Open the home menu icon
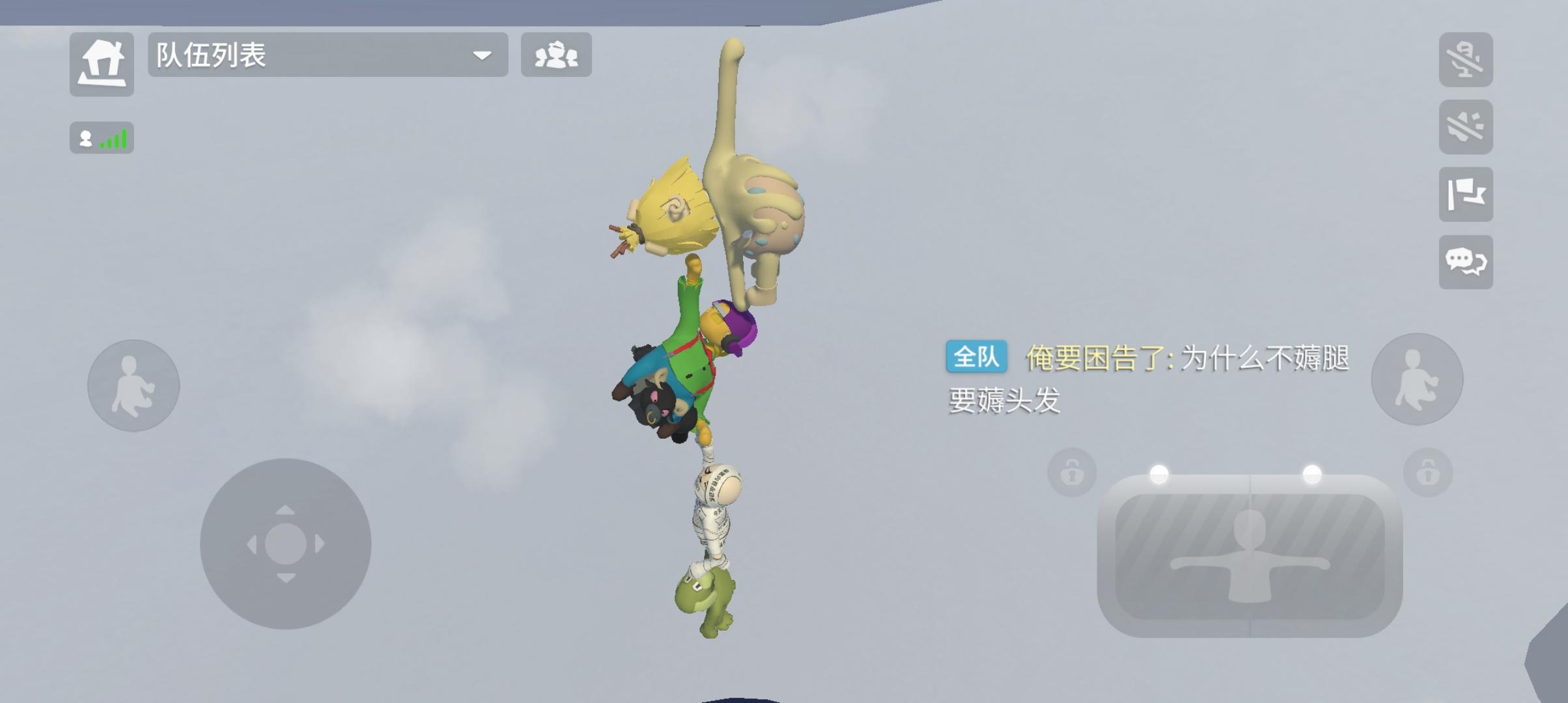Screen dimensions: 1568x703 102,56
